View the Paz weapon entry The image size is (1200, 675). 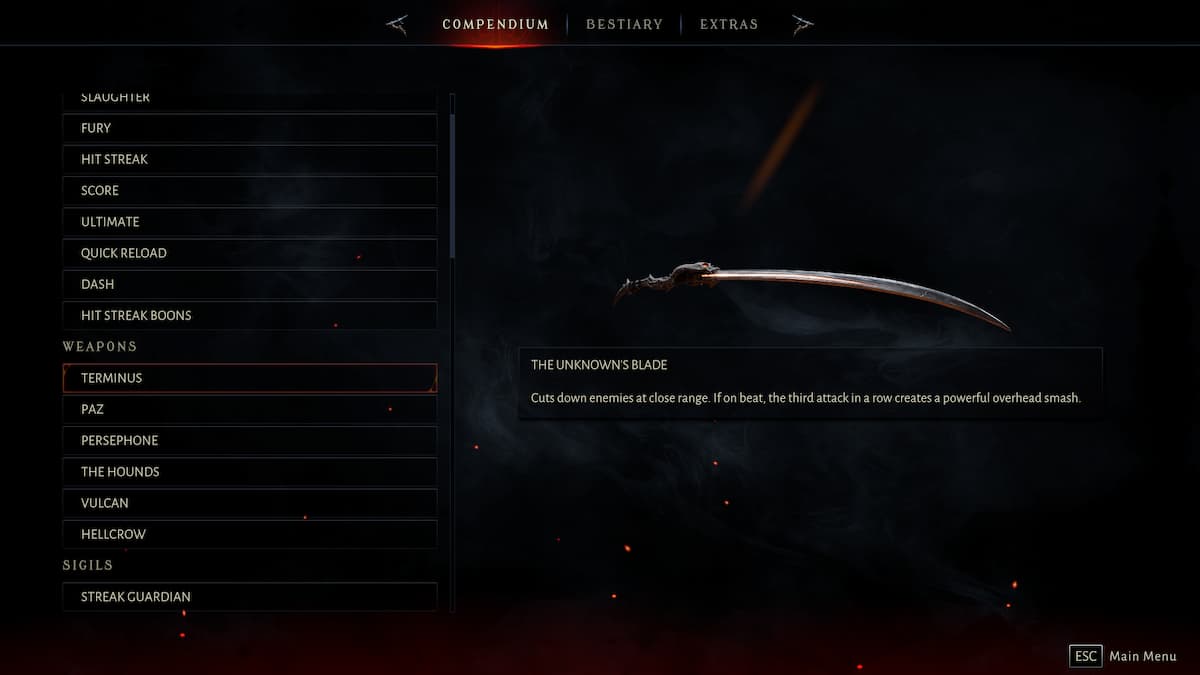pos(249,409)
